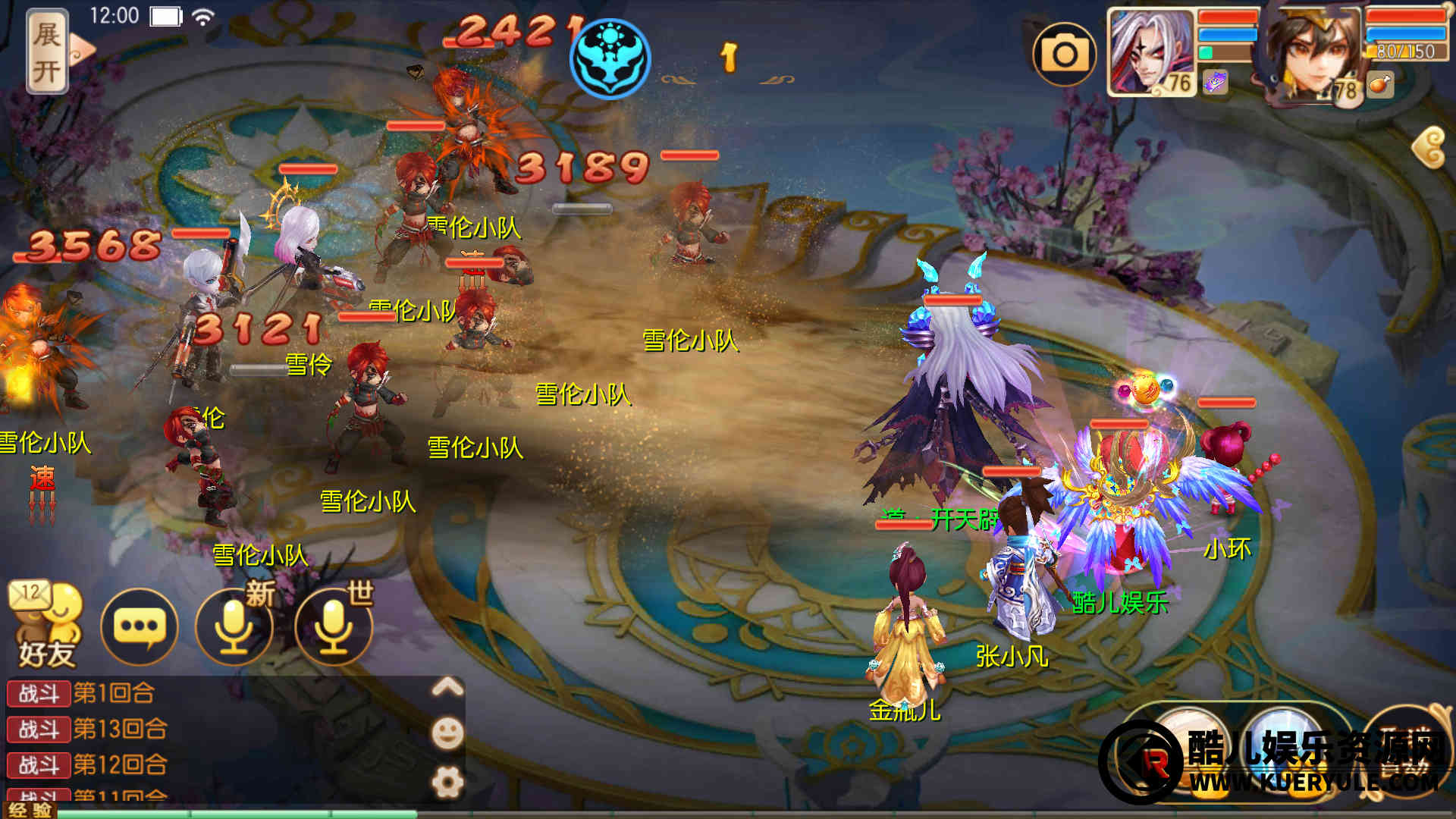Tap the purple scroll buff icon
Screen dimensions: 1456x819
click(1215, 82)
